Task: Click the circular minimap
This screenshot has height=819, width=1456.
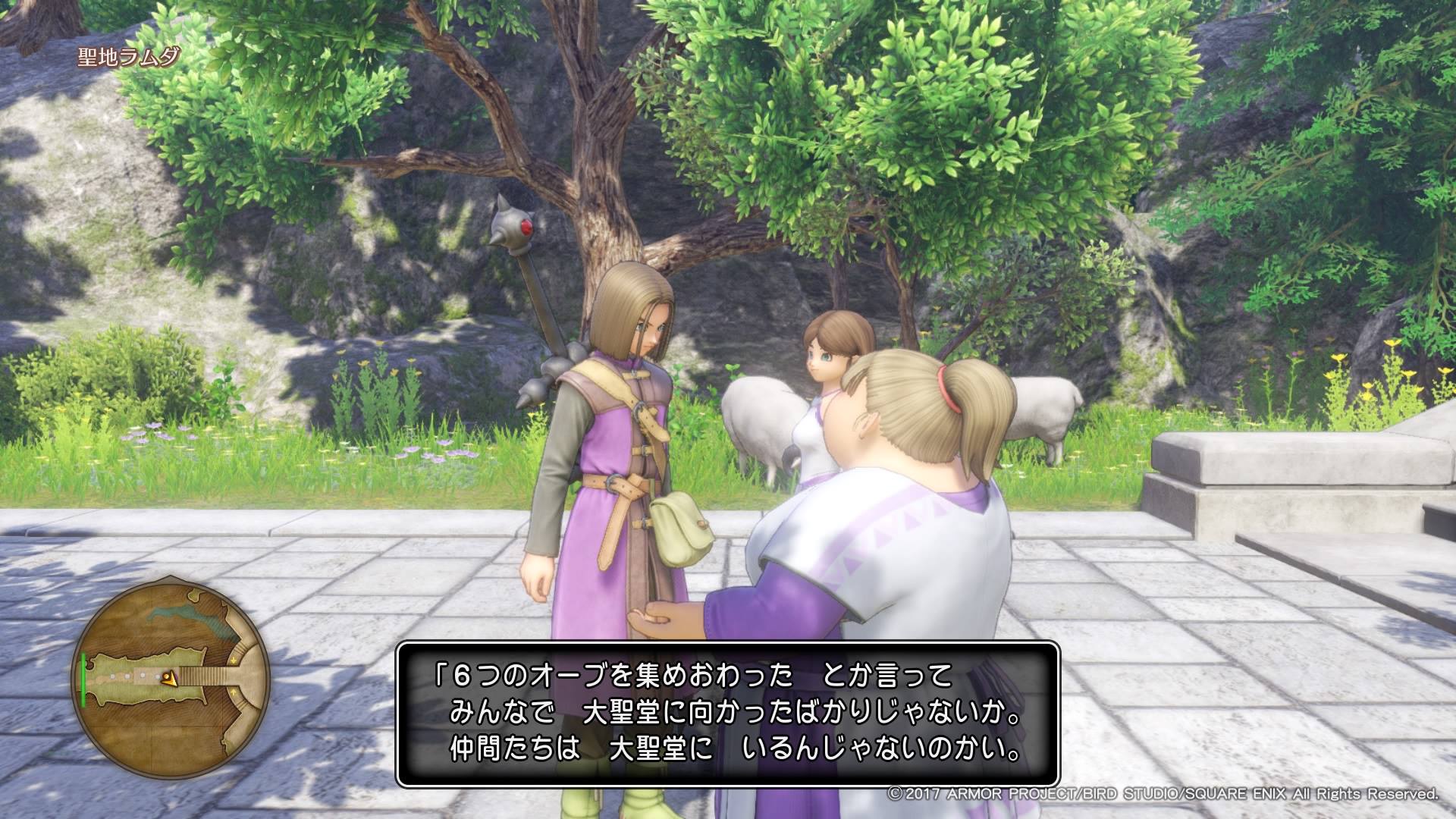Action: click(x=172, y=676)
